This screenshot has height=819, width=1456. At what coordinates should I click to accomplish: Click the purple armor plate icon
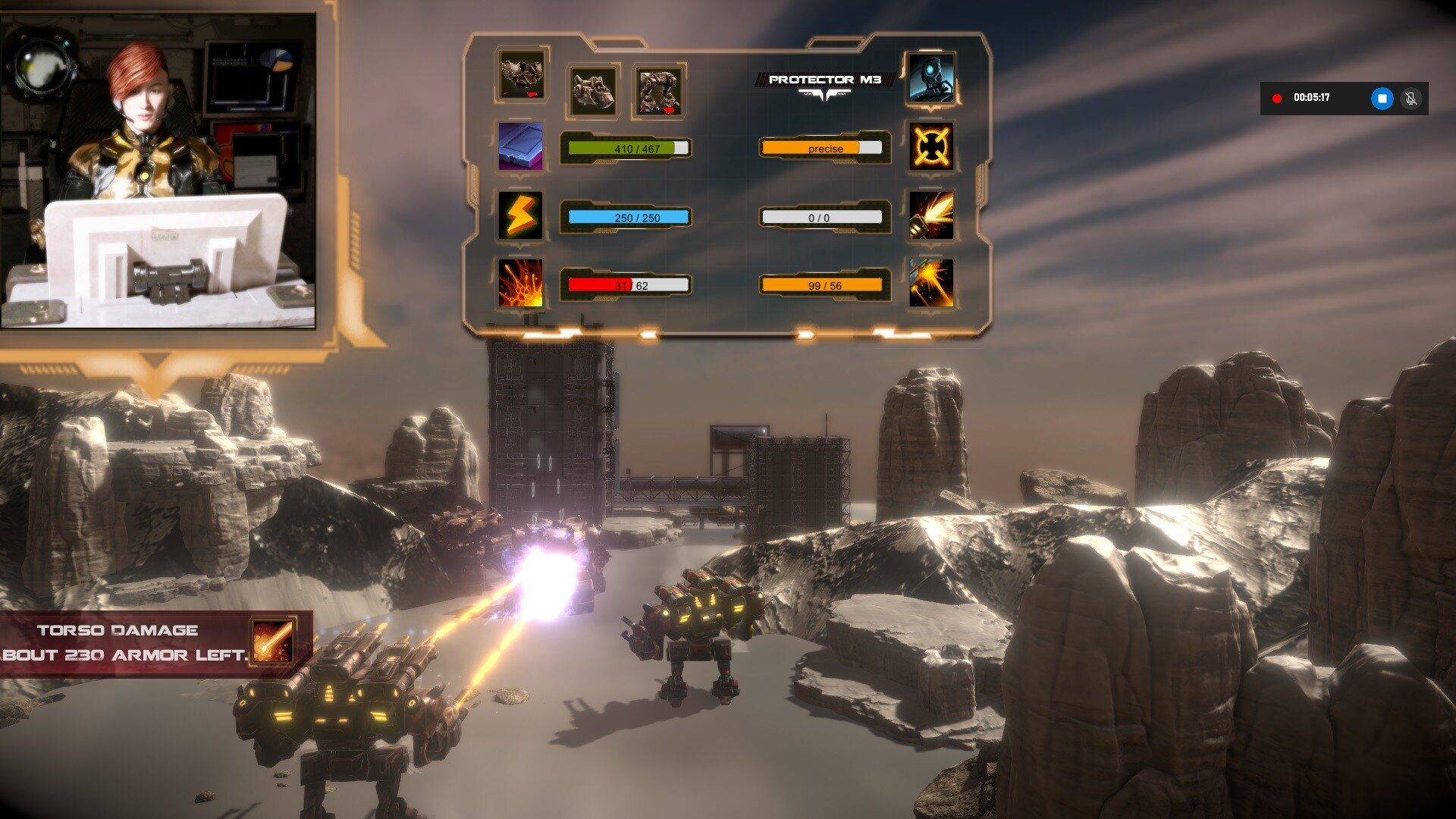tap(520, 146)
